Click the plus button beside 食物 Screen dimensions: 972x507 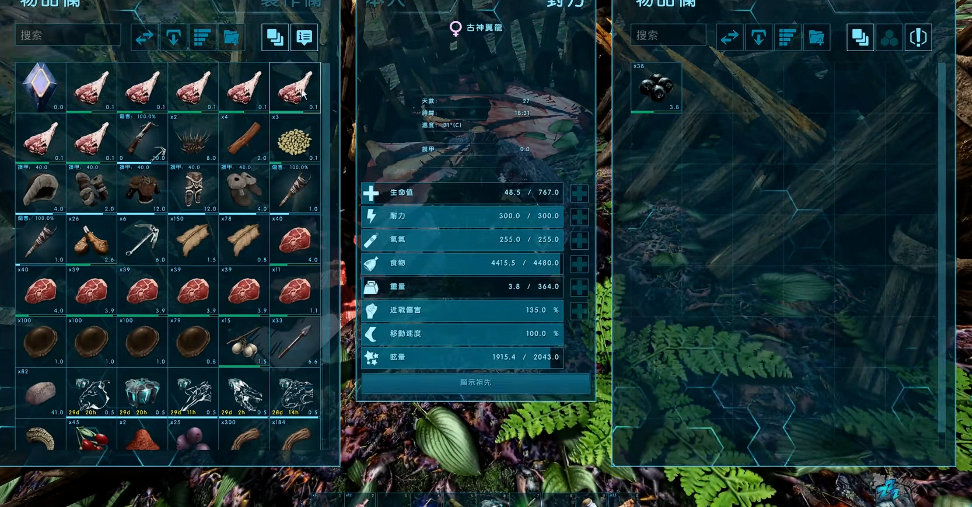pyautogui.click(x=579, y=264)
